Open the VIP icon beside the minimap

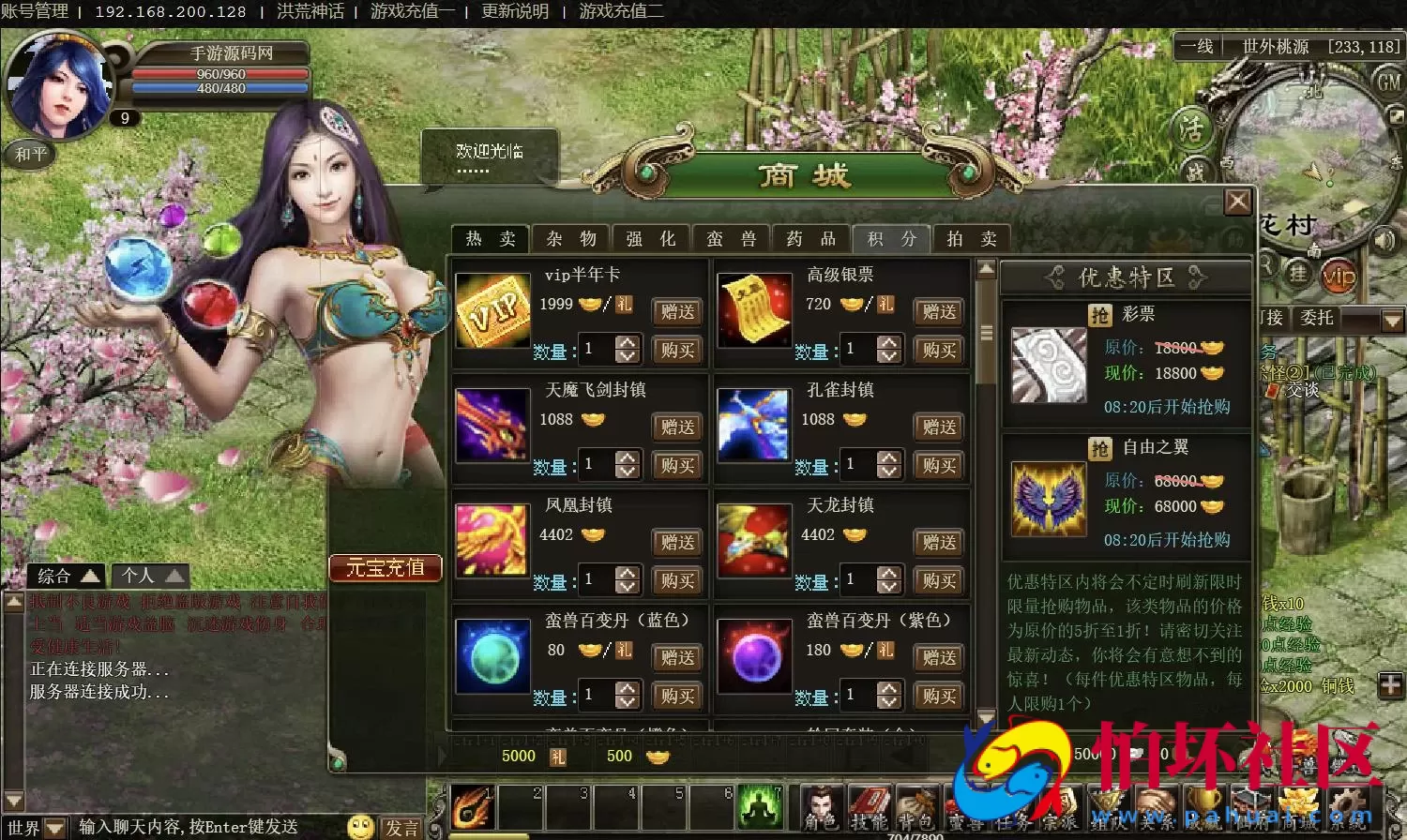[x=1339, y=275]
